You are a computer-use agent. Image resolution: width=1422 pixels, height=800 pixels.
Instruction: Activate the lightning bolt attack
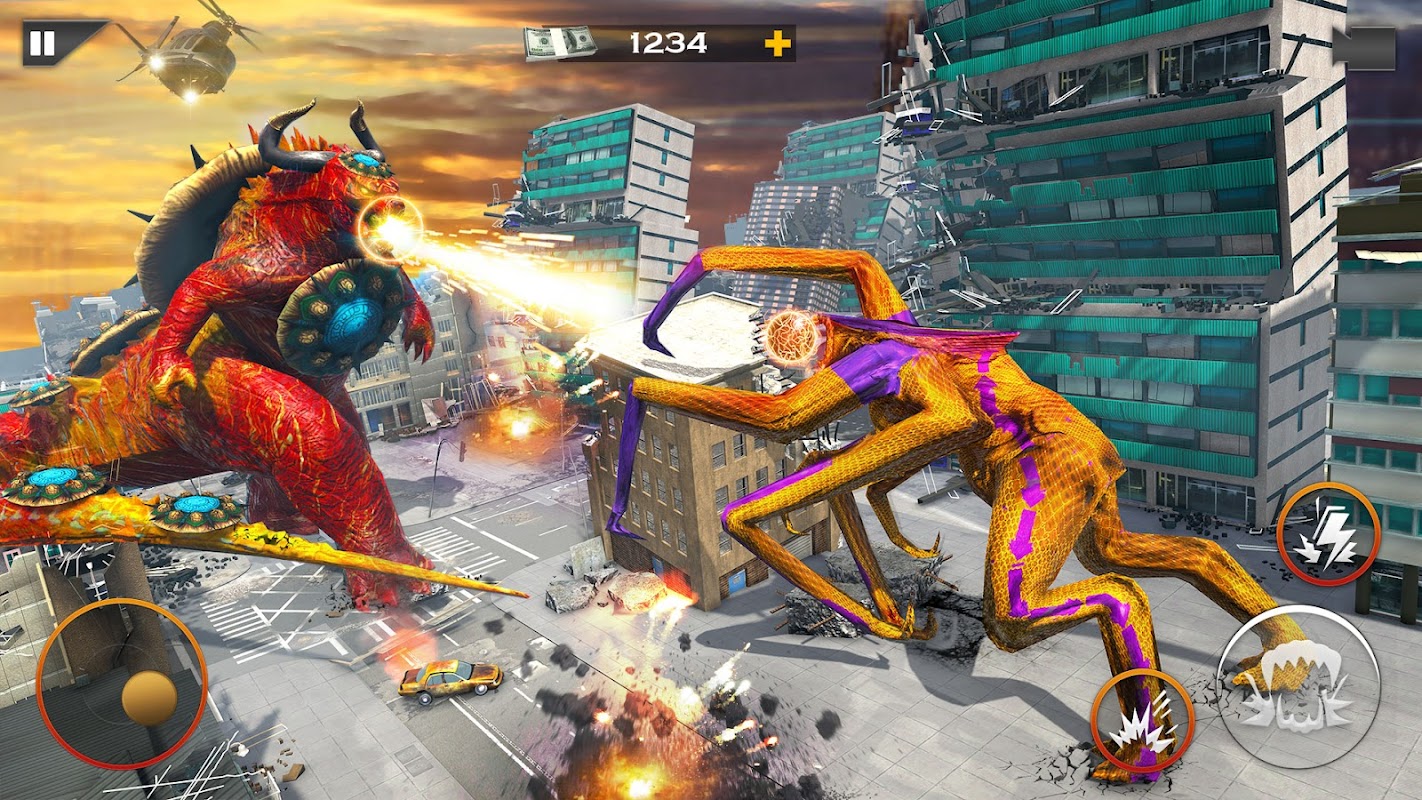tap(1328, 534)
